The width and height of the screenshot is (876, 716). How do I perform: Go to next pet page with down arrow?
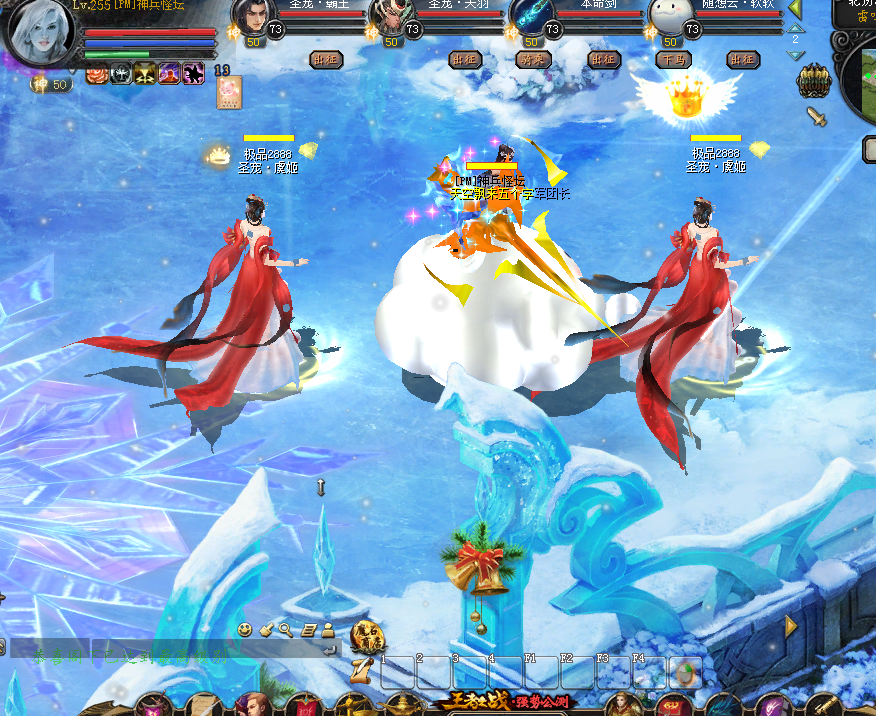click(795, 55)
